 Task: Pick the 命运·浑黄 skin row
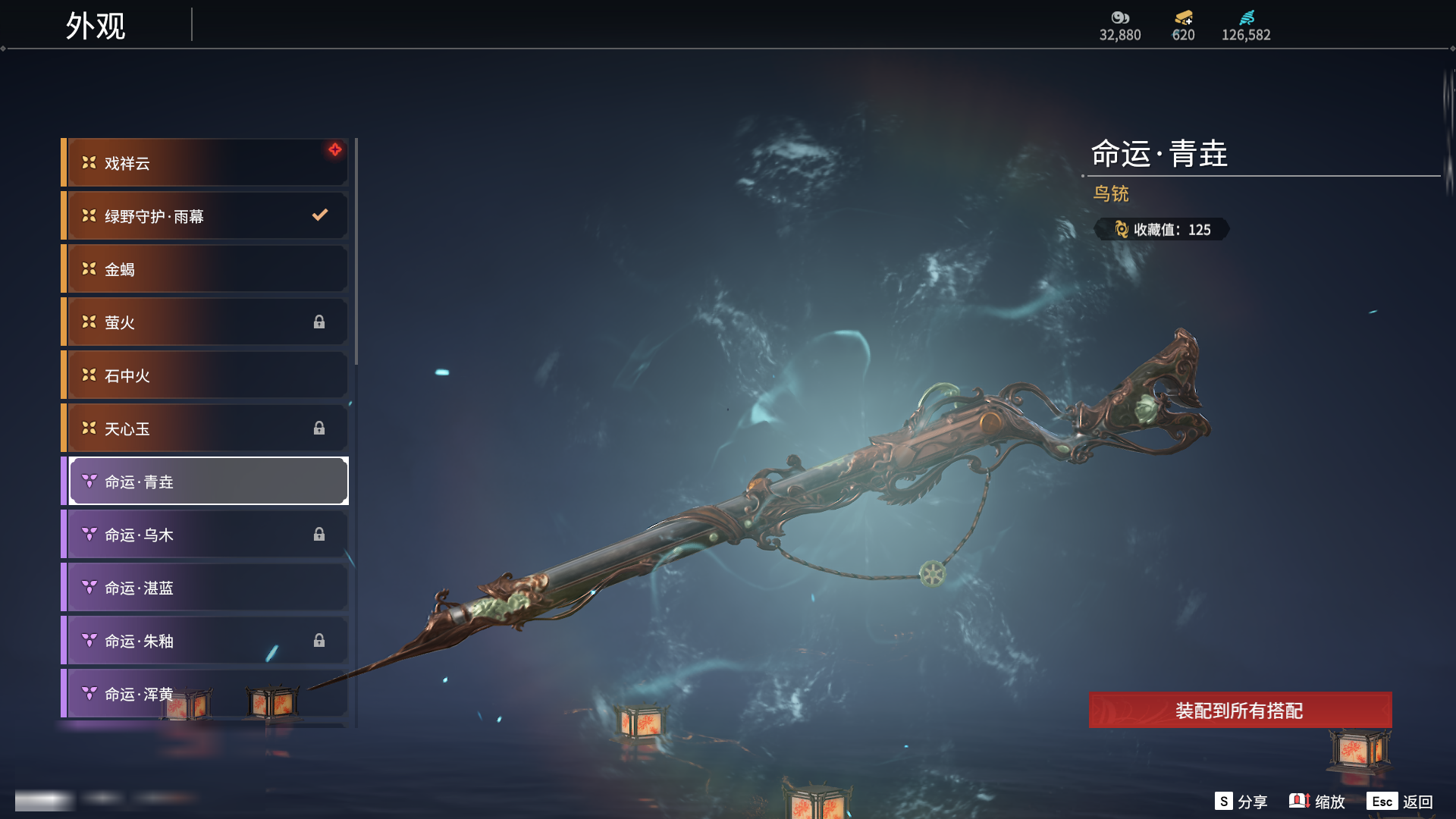click(x=205, y=694)
